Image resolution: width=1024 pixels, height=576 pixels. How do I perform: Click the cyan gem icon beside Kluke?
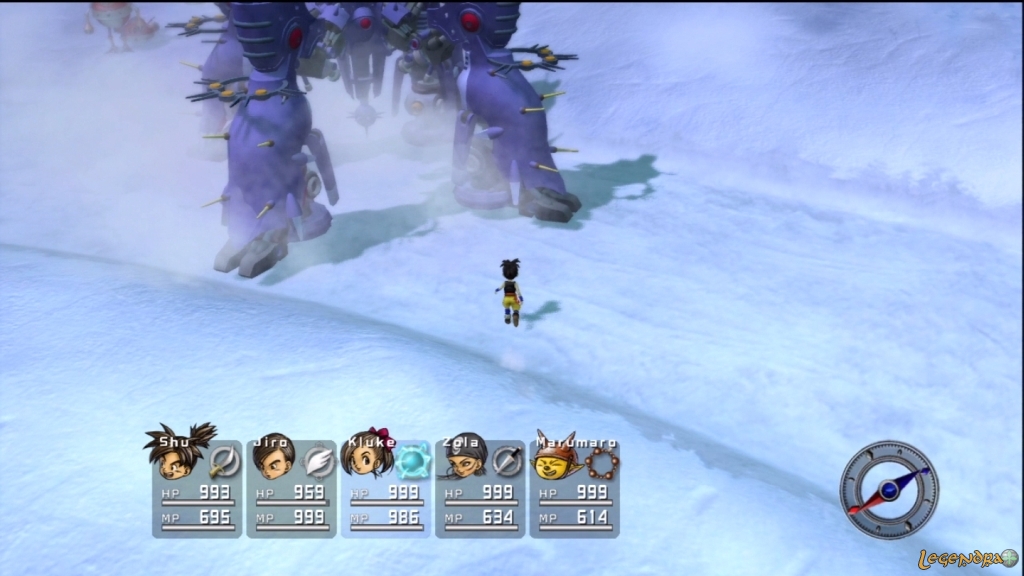[412, 461]
